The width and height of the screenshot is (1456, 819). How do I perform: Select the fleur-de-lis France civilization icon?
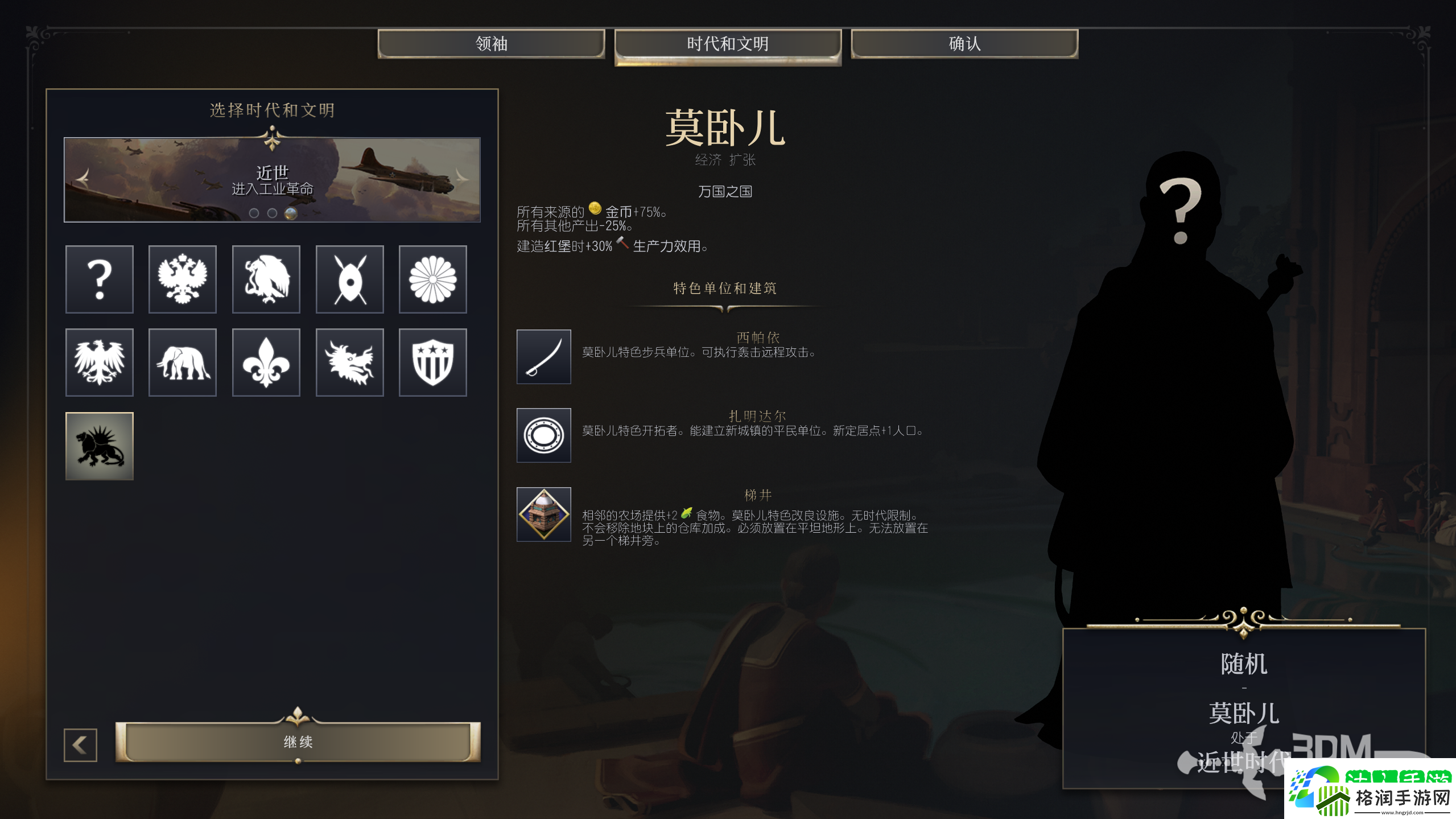(266, 362)
